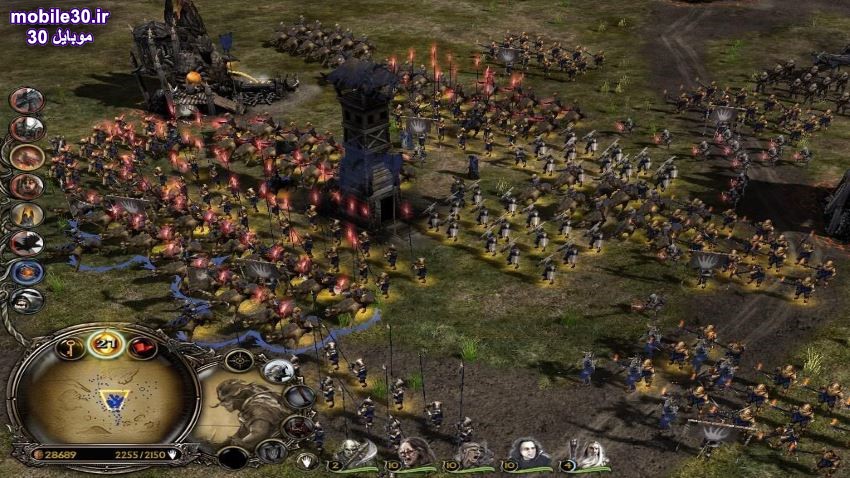Activate the fiery orange power icon
The width and height of the screenshot is (850, 478).
point(27,157)
